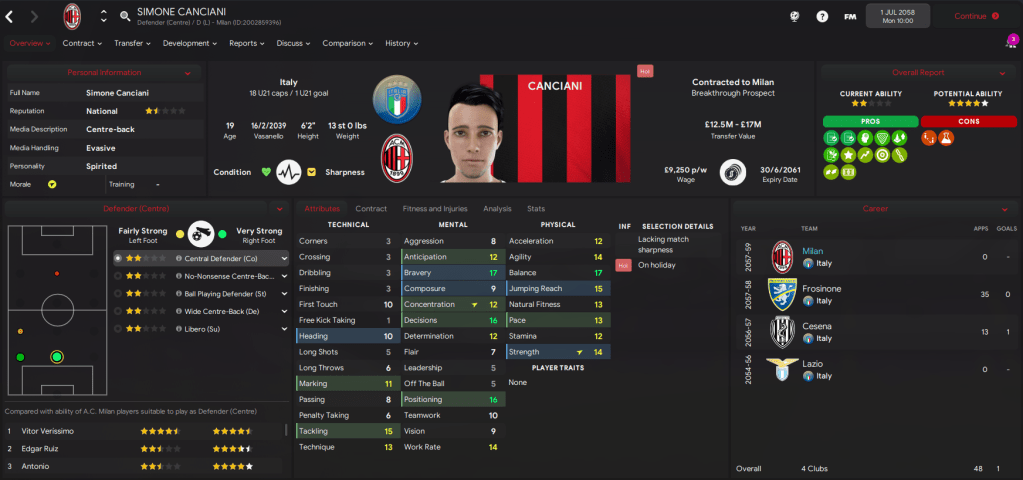Open the Development menu
1023x480 pixels.
[x=189, y=43]
